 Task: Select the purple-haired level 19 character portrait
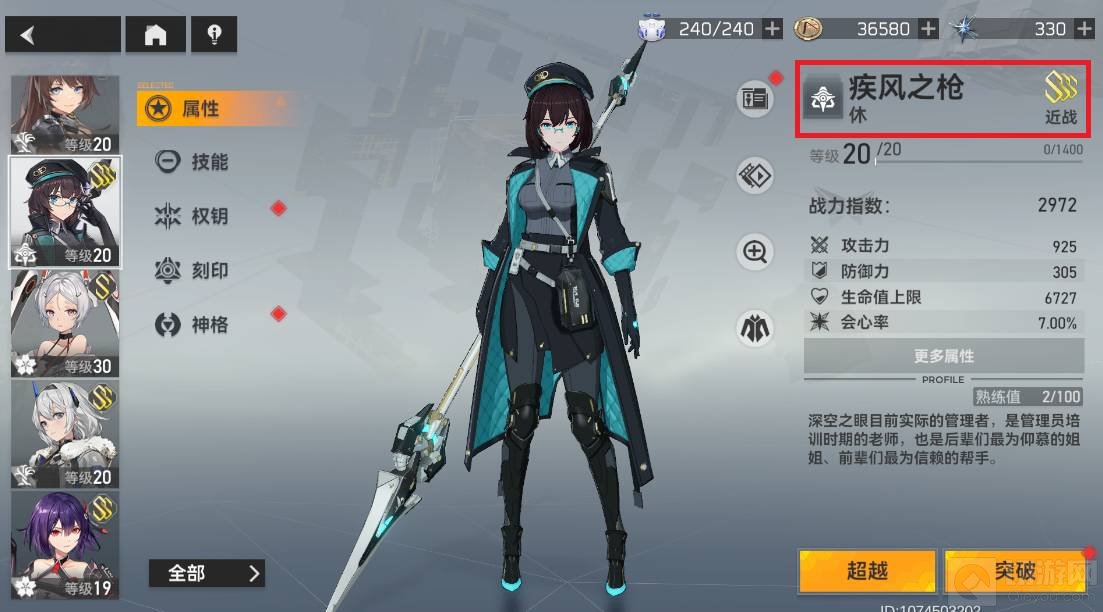click(65, 546)
